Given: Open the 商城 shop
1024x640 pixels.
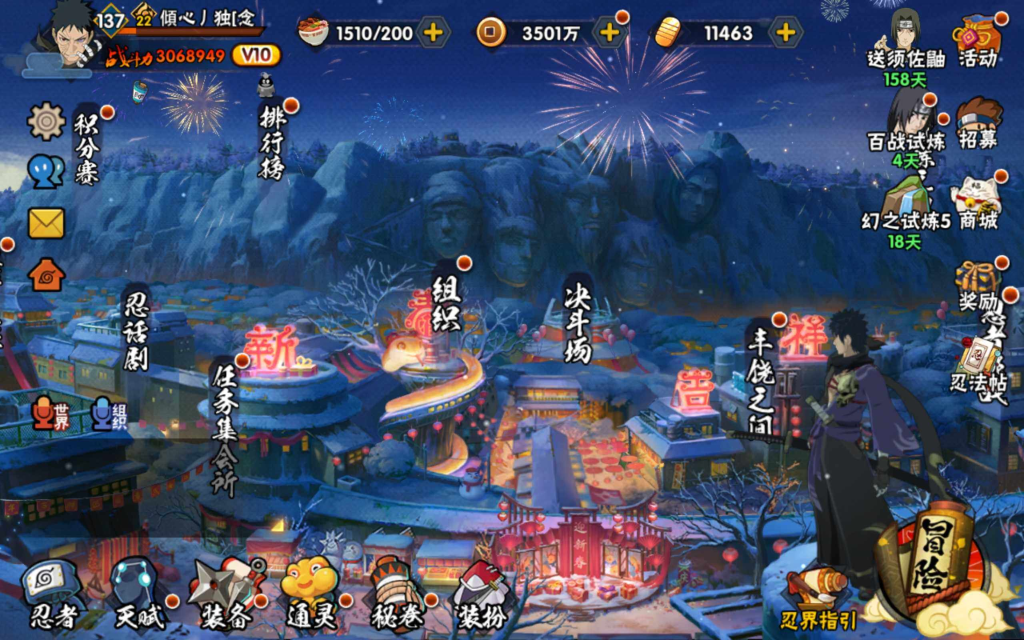Looking at the screenshot, I should pyautogui.click(x=977, y=204).
